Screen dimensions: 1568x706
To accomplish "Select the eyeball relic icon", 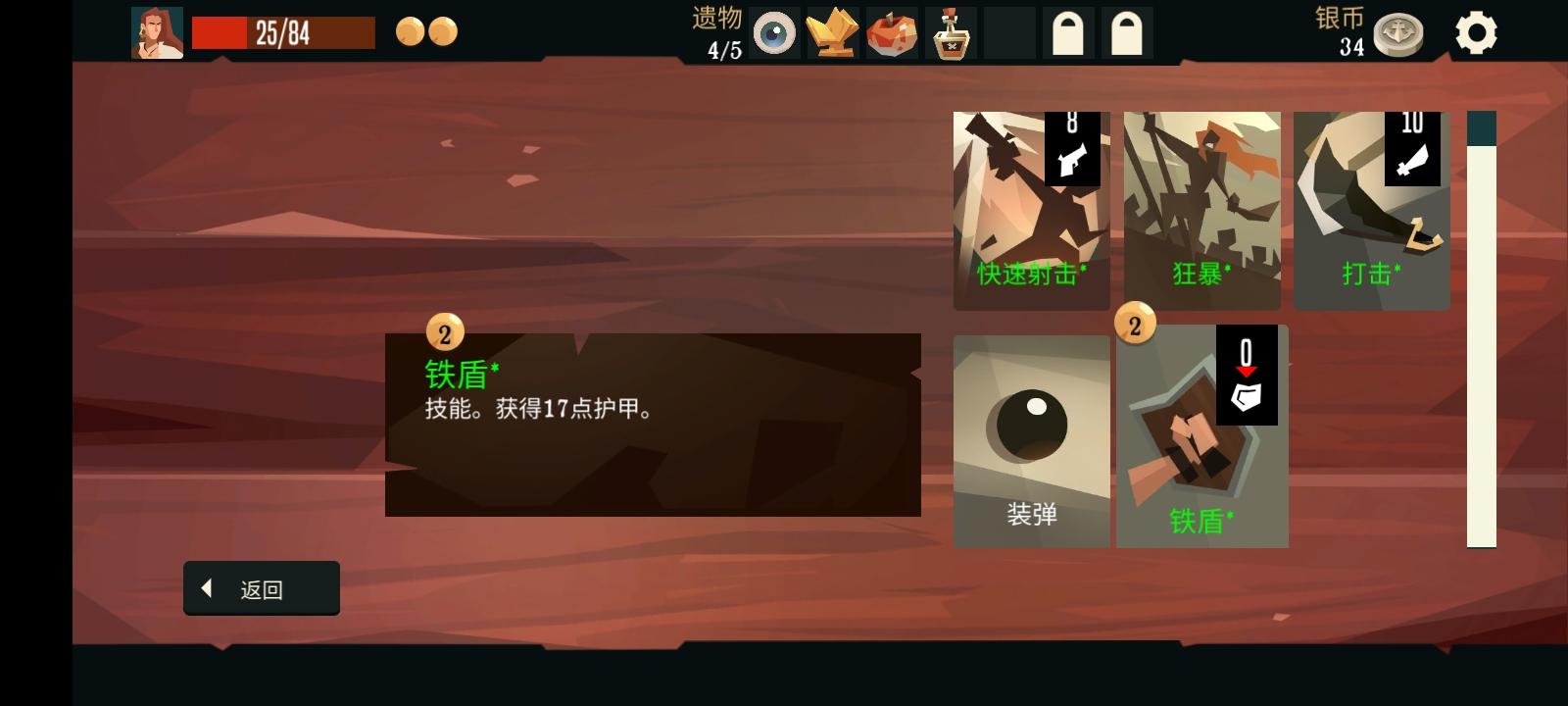I will pos(775,32).
